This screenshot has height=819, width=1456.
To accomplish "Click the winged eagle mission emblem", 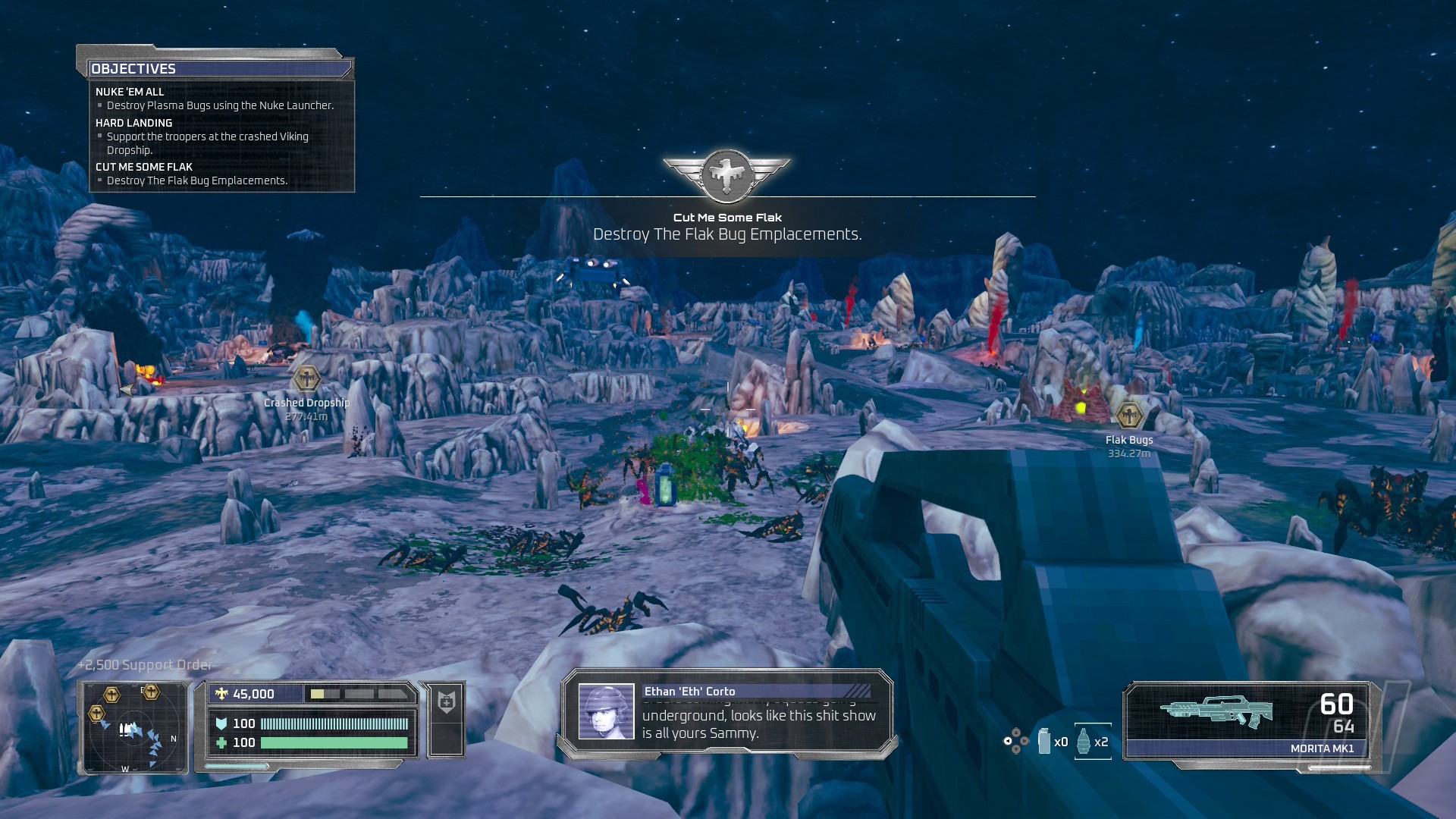I will tap(726, 175).
